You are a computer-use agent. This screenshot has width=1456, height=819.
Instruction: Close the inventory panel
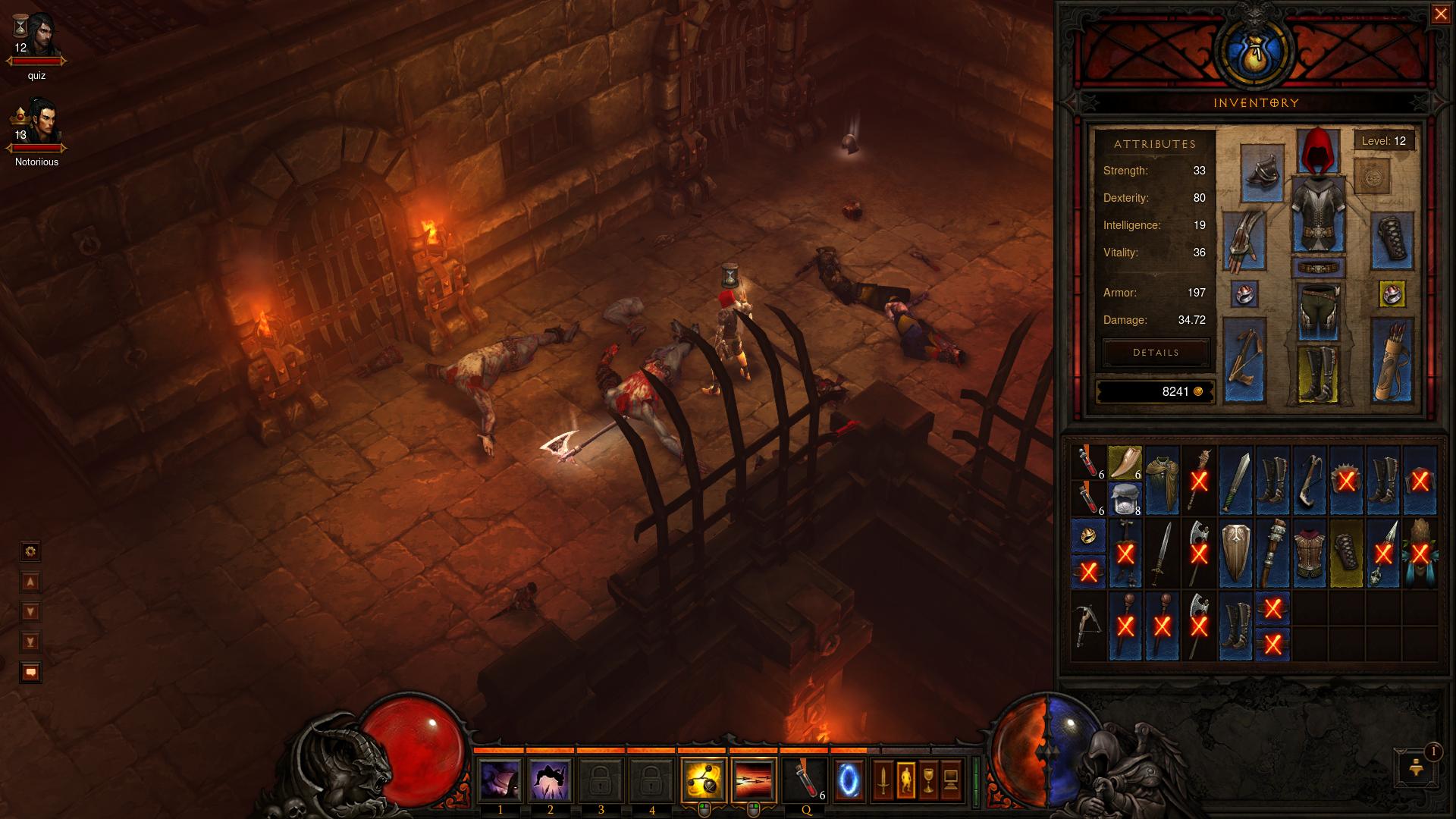[1439, 15]
